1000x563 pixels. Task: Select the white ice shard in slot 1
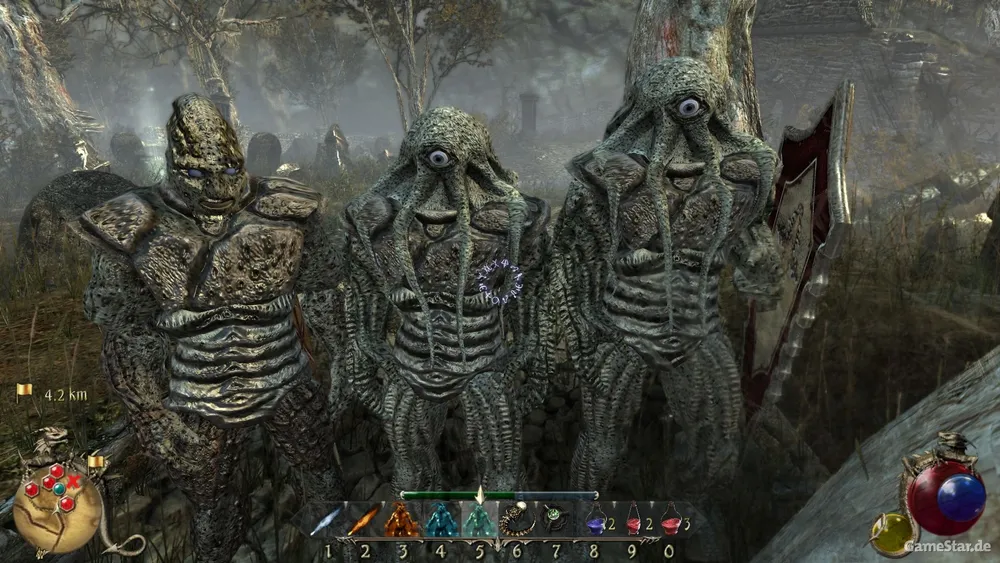pos(327,521)
